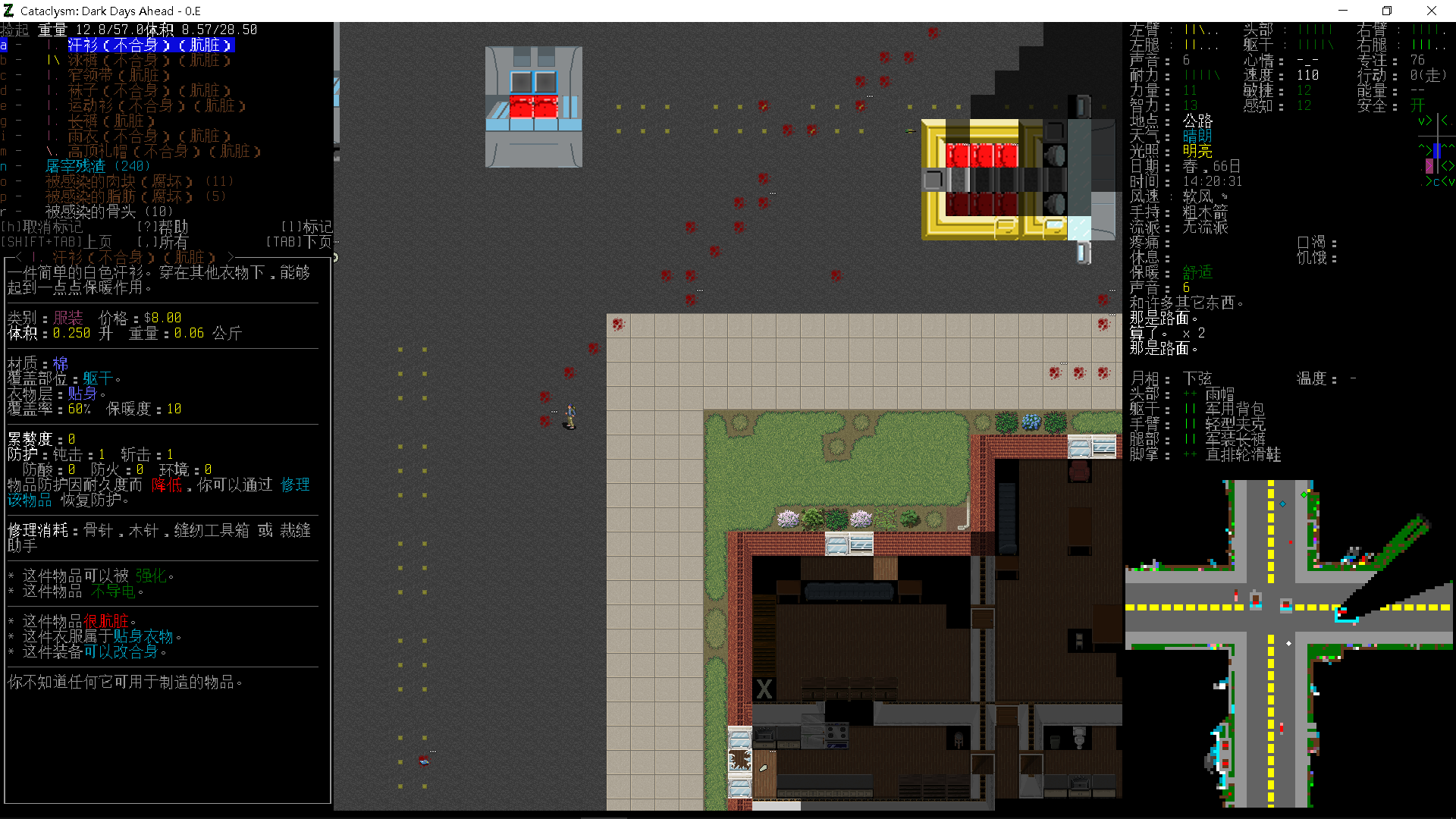This screenshot has width=1456, height=819.
Task: Click a blood splatter tile near the player
Action: (x=544, y=397)
